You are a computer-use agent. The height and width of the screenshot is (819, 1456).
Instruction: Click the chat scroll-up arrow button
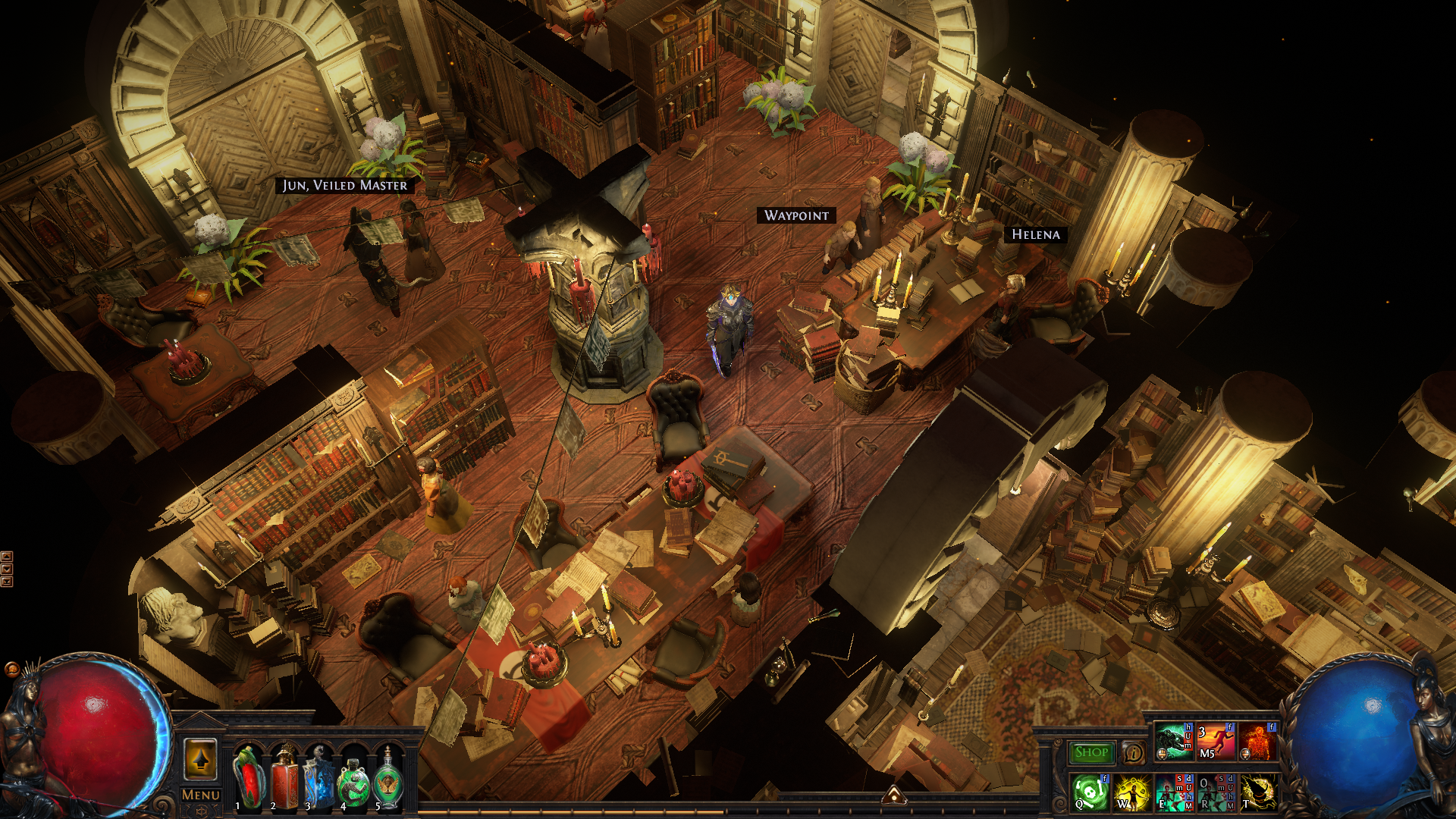point(7,556)
